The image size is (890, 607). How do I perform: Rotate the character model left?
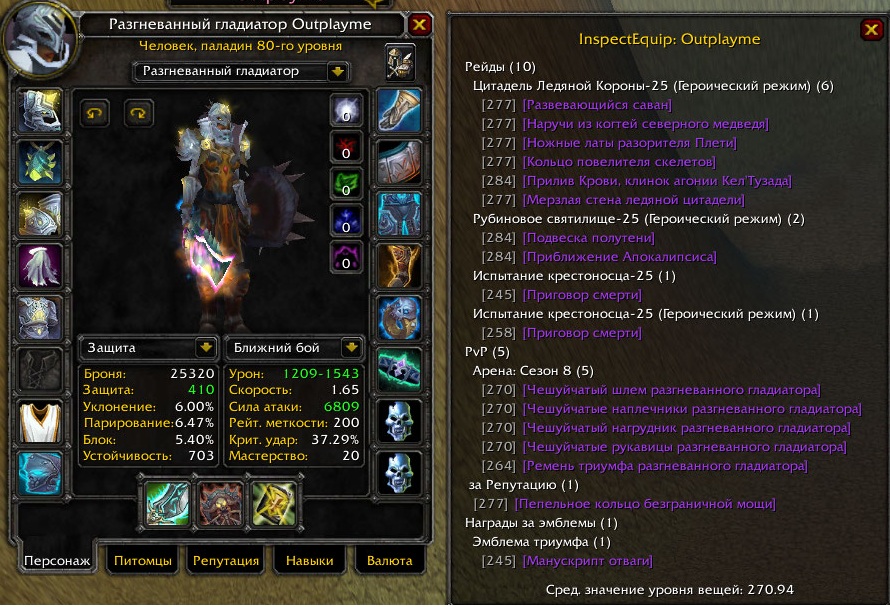[x=94, y=113]
